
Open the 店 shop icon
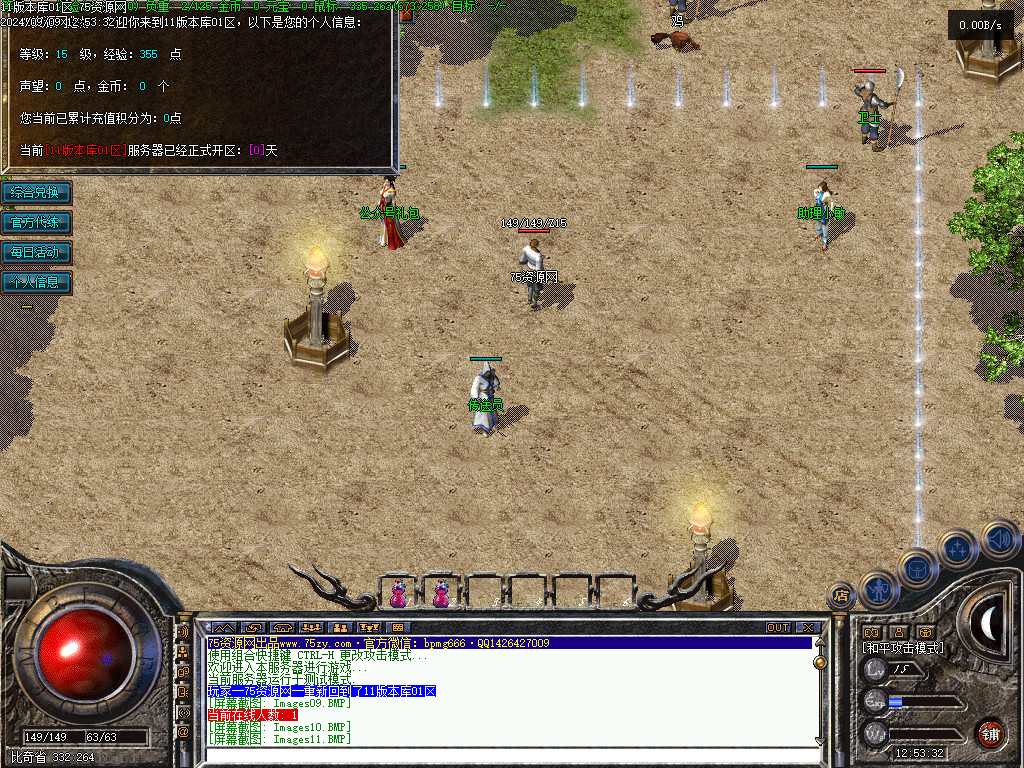[x=841, y=596]
